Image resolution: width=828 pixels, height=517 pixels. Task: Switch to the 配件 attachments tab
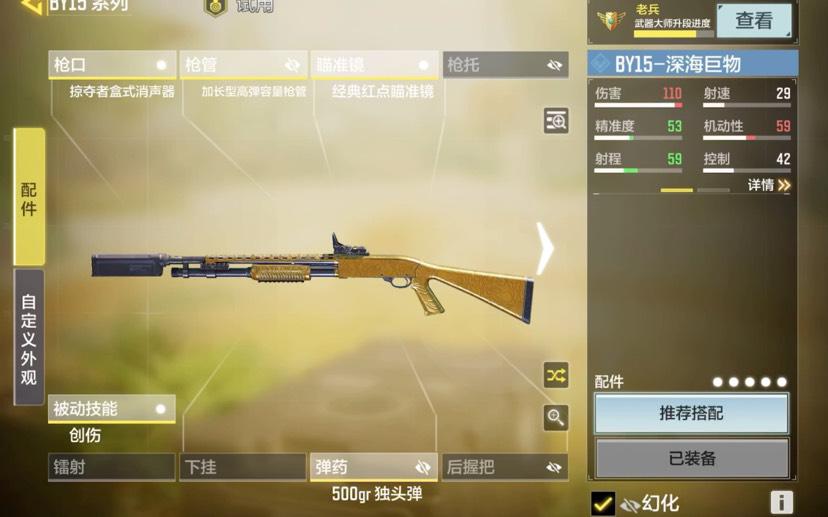click(x=29, y=196)
